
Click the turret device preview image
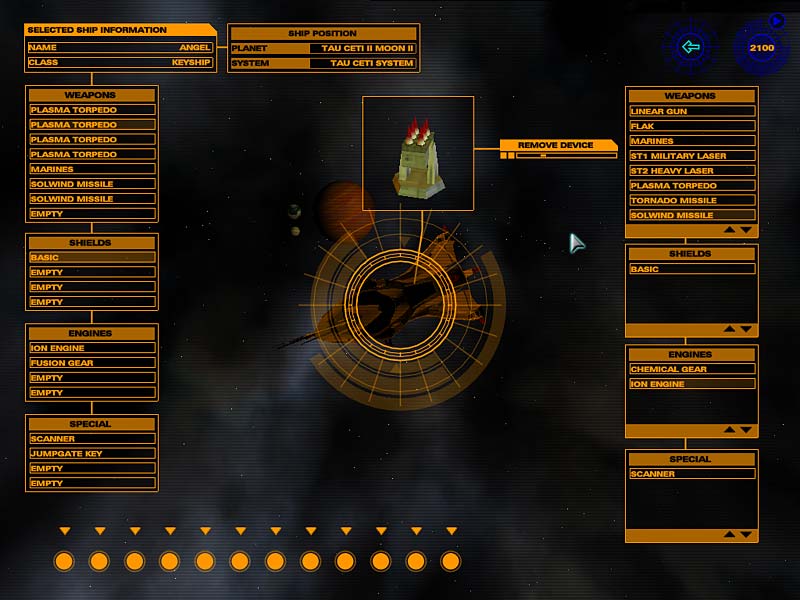pos(418,153)
